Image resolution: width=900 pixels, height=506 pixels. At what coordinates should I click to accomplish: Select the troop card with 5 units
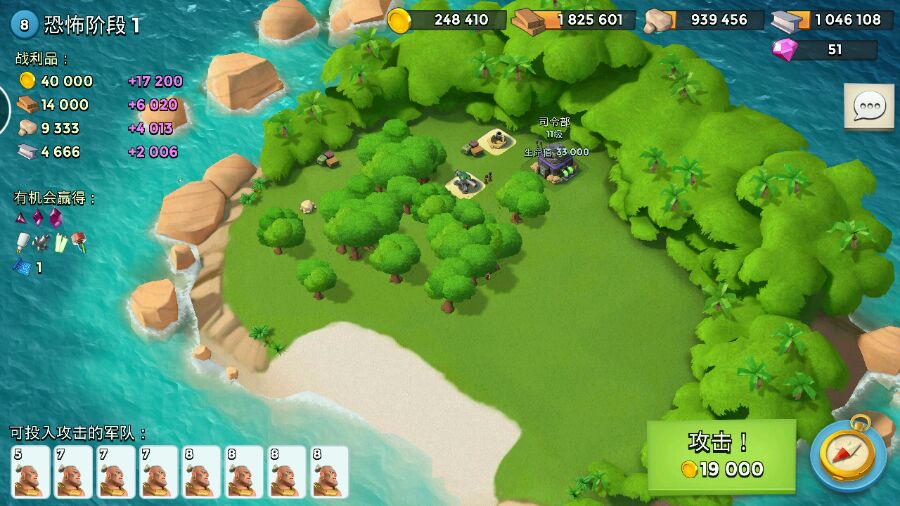click(30, 472)
